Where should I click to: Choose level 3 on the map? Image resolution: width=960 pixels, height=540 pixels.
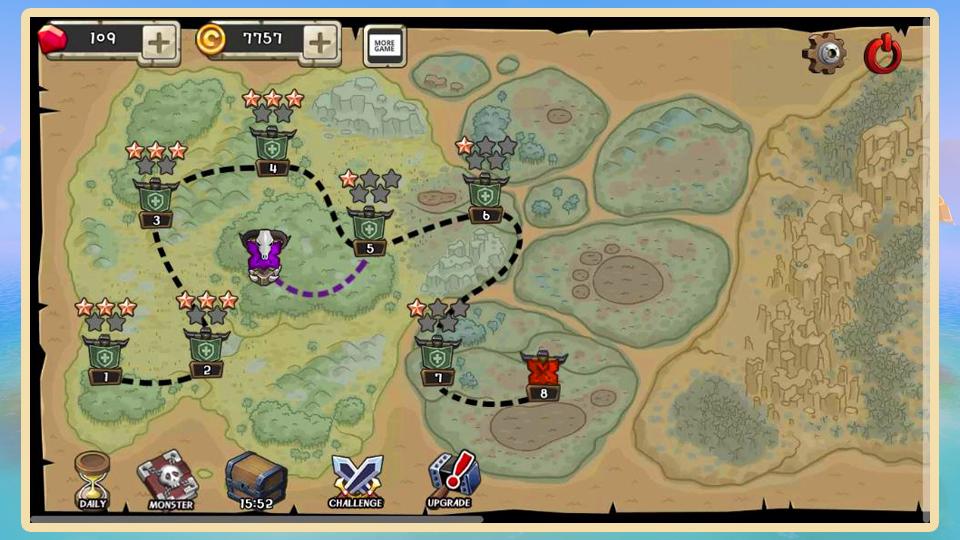[x=156, y=199]
